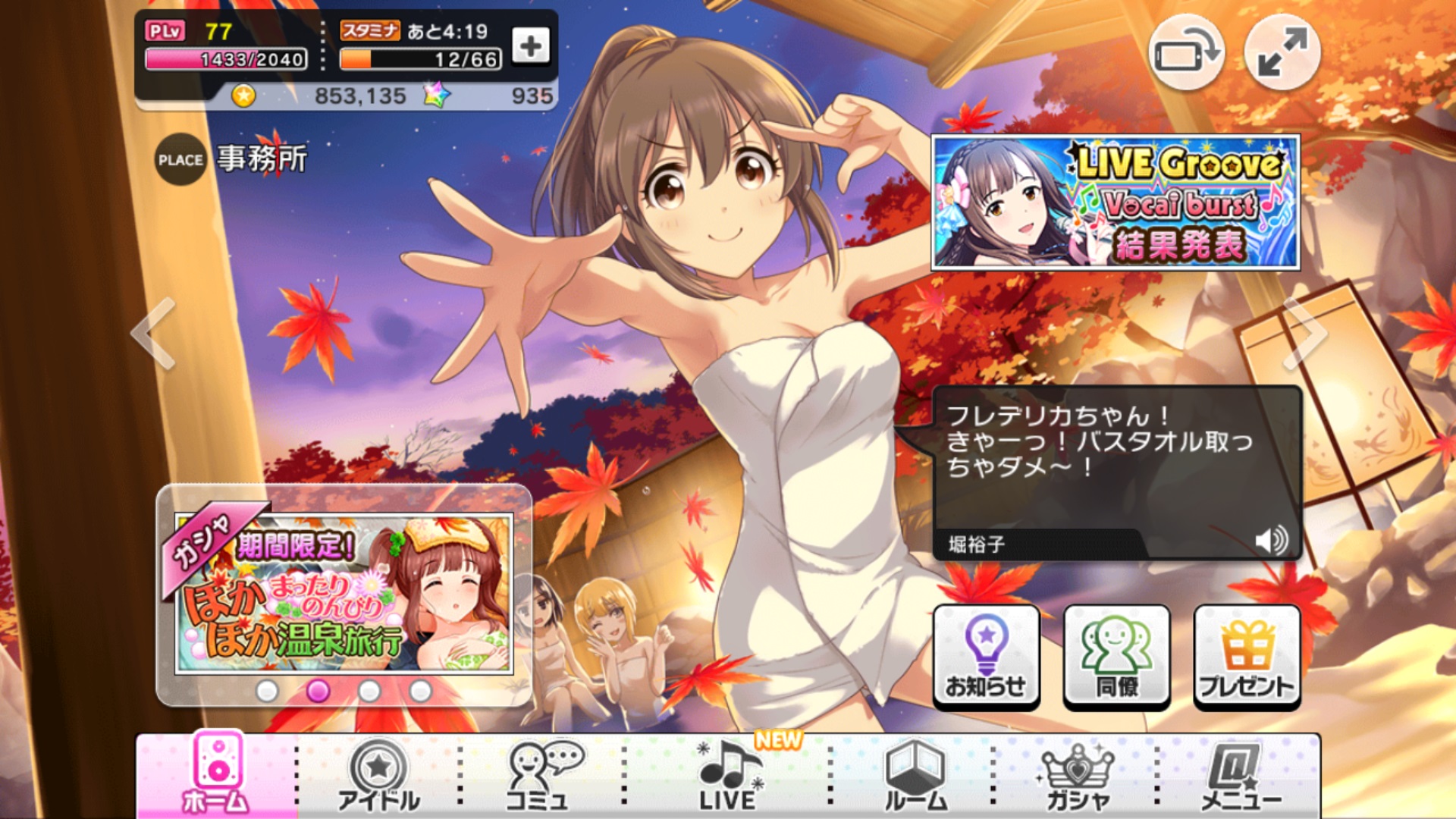Open the limited-time hot spring gacha banner
The width and height of the screenshot is (1456, 819).
(x=344, y=593)
